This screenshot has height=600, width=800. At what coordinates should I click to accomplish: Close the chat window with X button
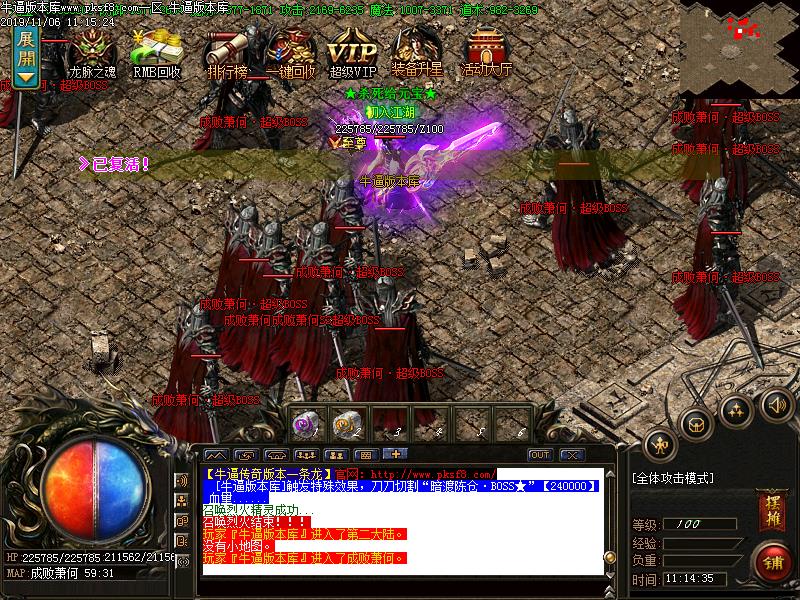[x=571, y=455]
